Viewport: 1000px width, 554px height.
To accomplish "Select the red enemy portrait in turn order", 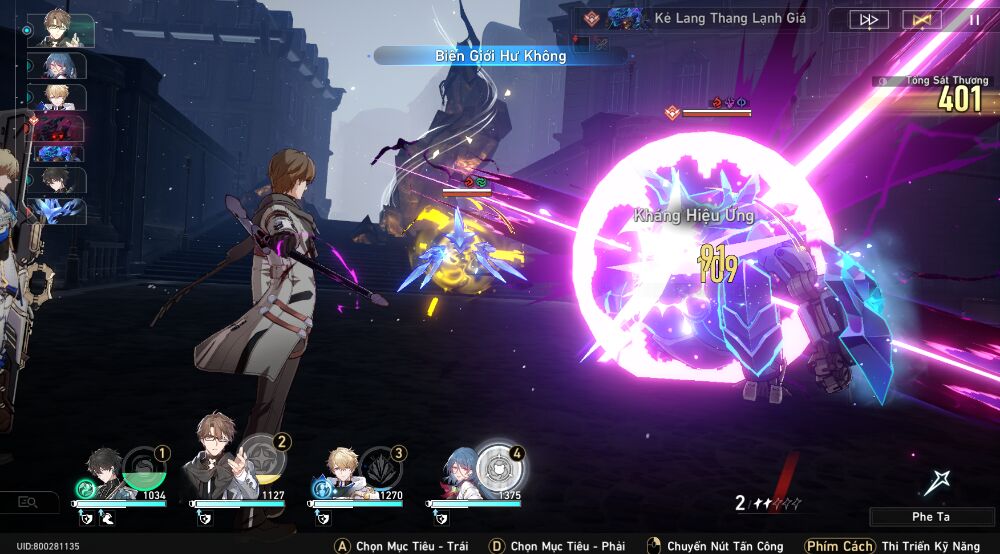I will (x=58, y=125).
